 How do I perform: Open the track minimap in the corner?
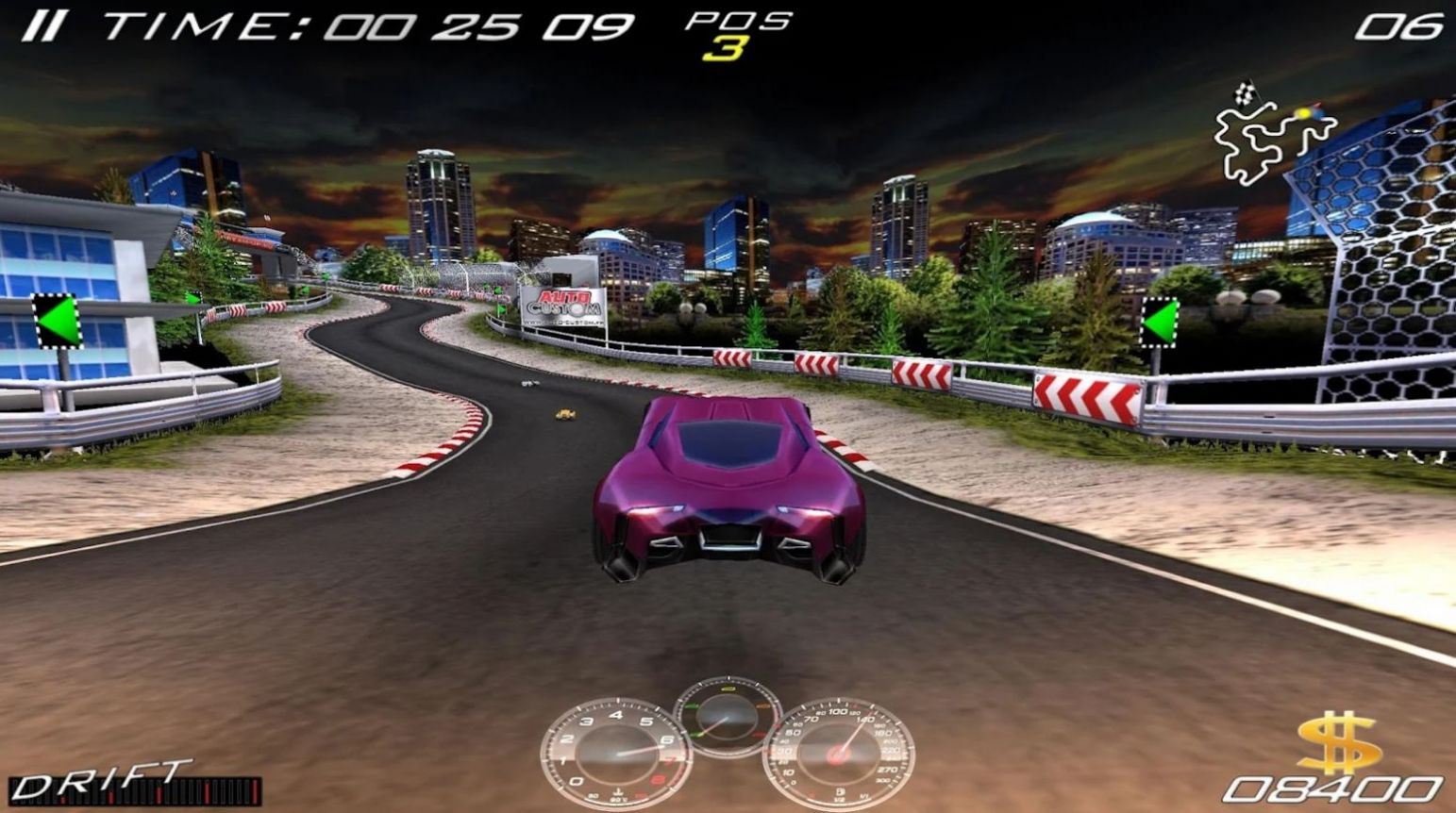pos(1272,132)
